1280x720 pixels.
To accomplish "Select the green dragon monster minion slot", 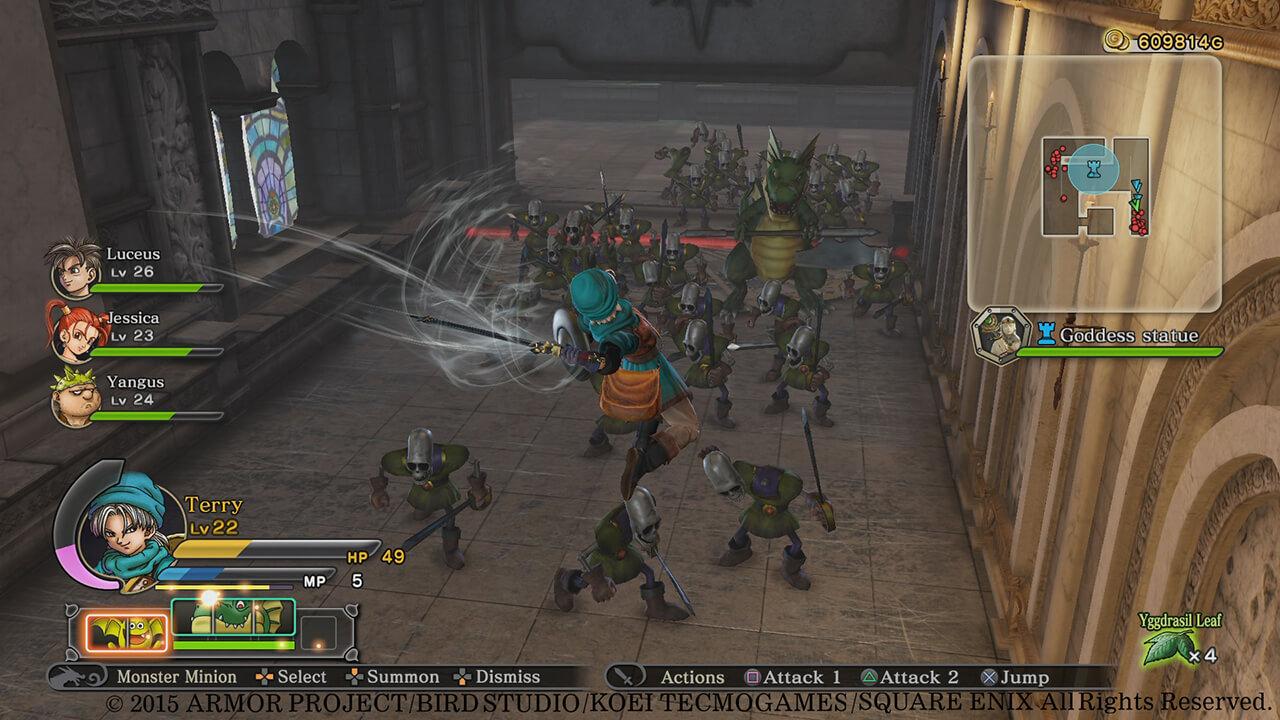I will click(234, 618).
